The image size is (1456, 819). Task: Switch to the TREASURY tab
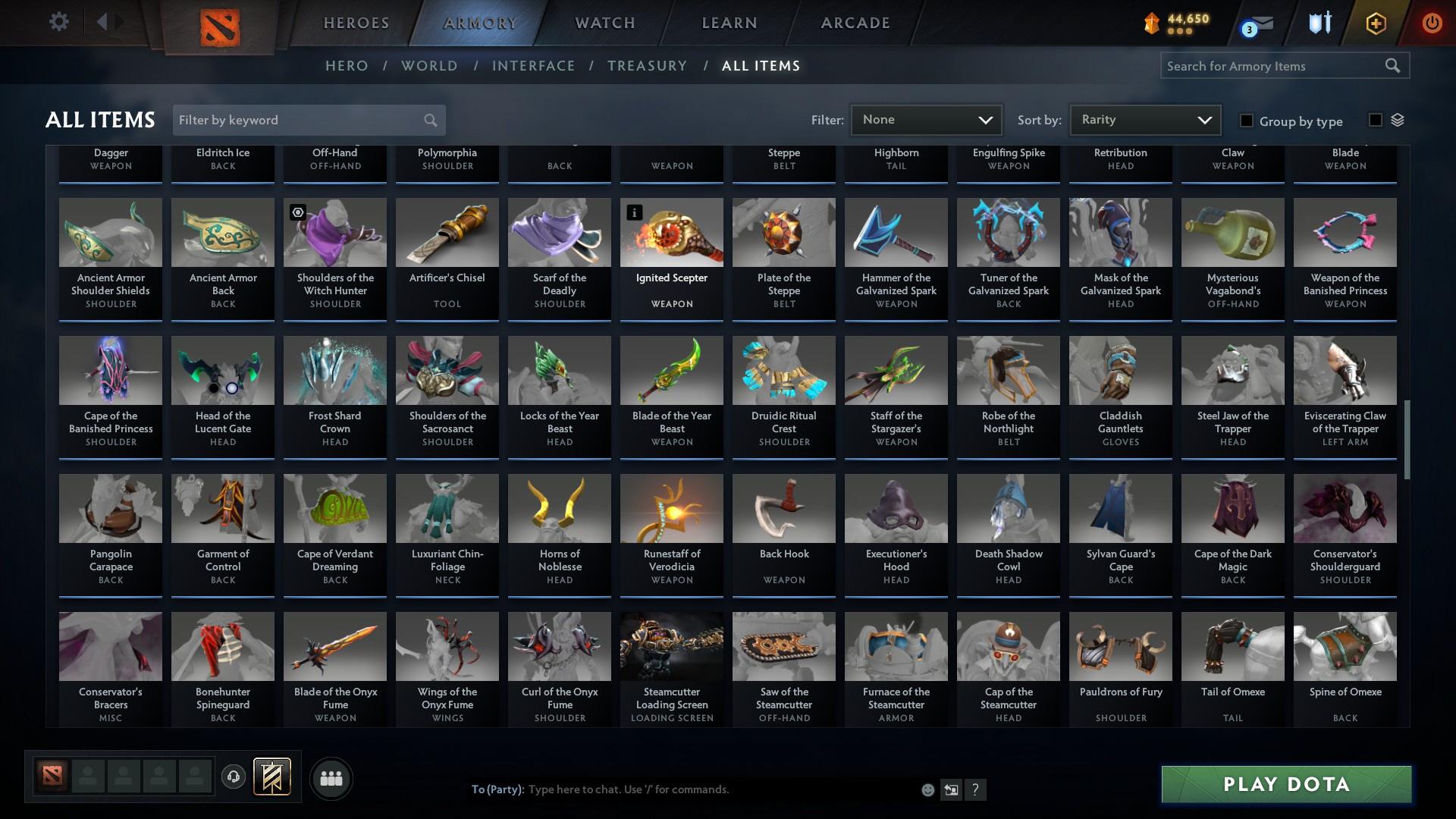click(x=647, y=66)
